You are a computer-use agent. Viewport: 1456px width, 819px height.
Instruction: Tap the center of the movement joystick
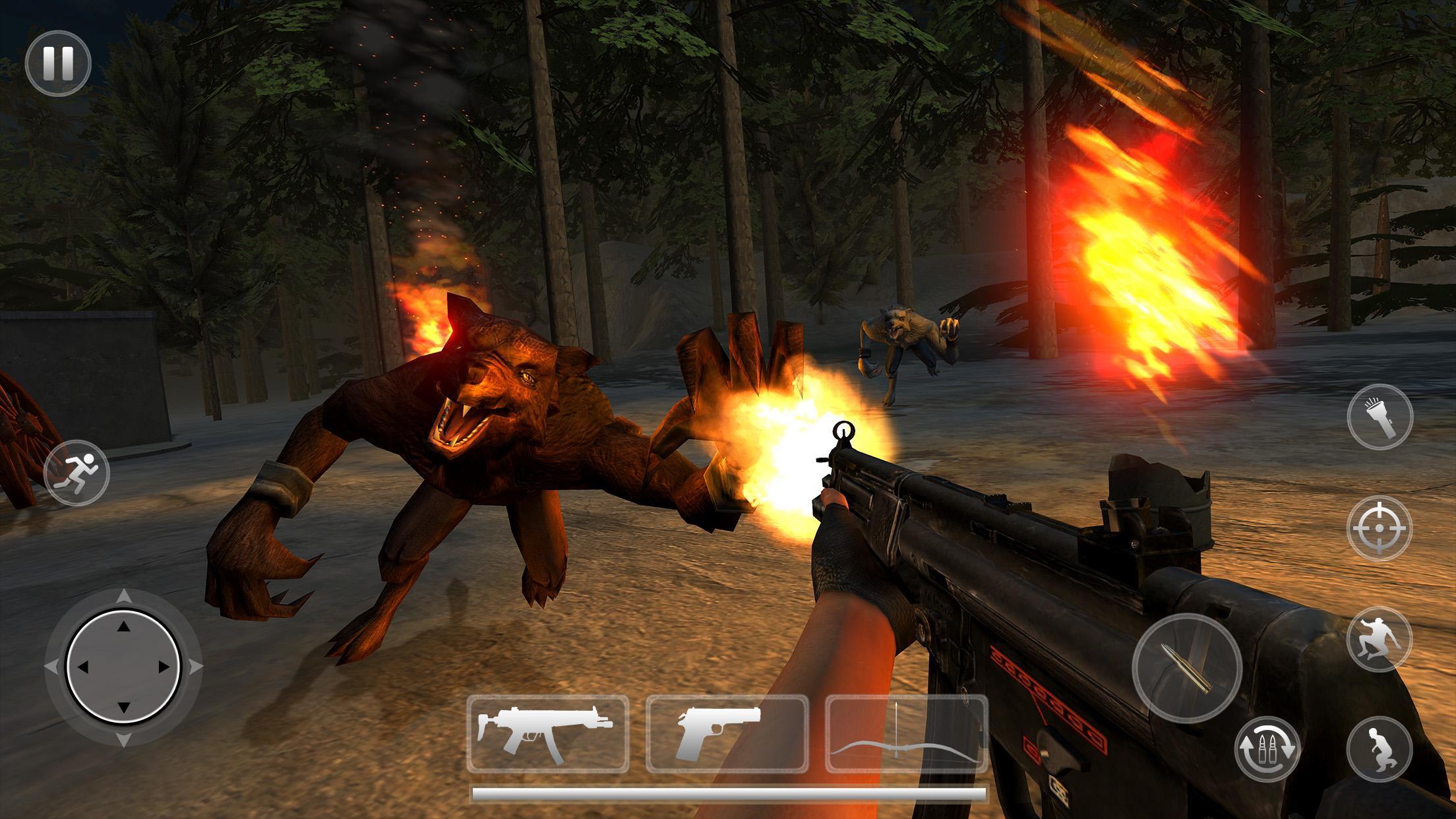pos(123,668)
